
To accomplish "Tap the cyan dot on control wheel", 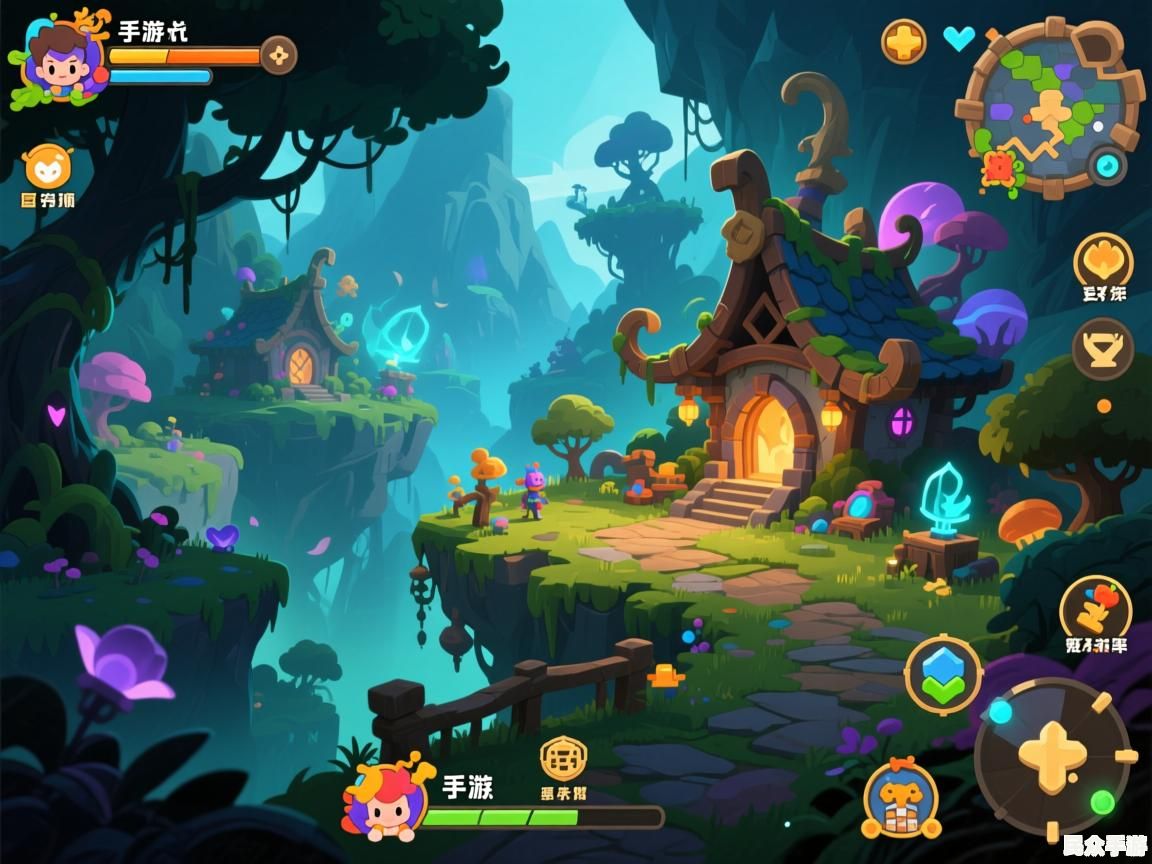I will click(1000, 711).
